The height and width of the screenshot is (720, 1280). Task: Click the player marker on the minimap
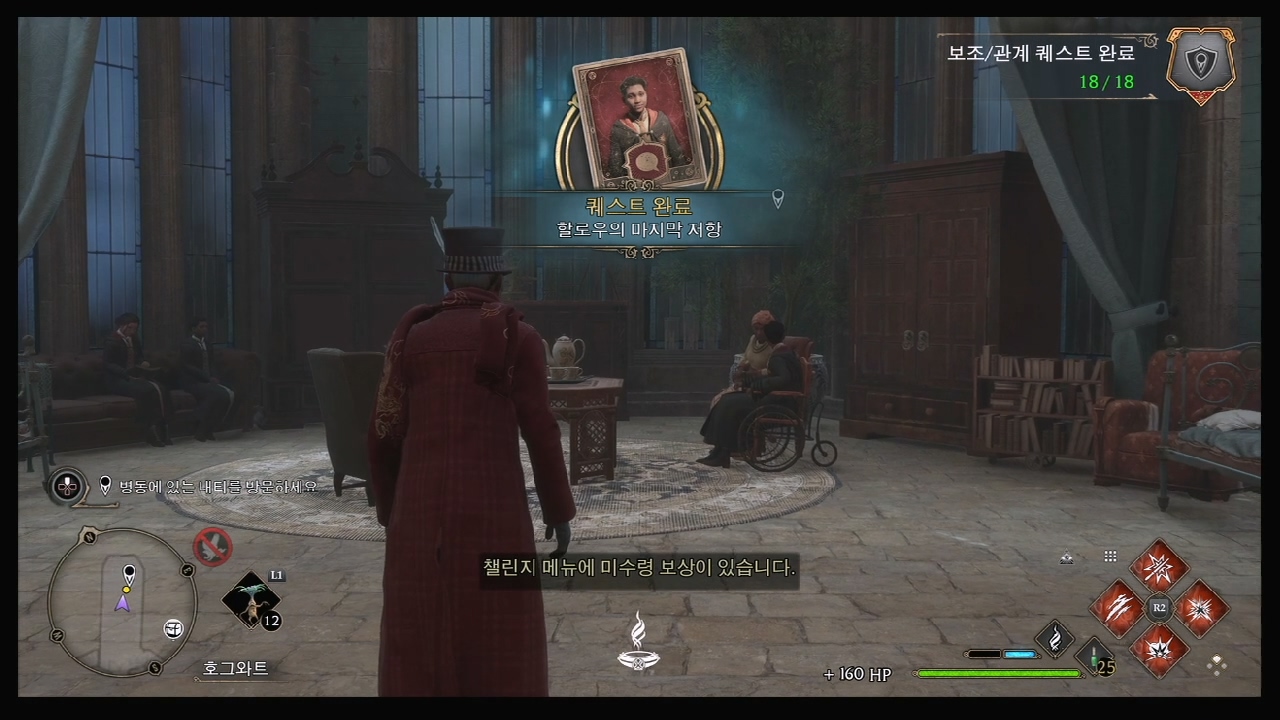[x=125, y=603]
